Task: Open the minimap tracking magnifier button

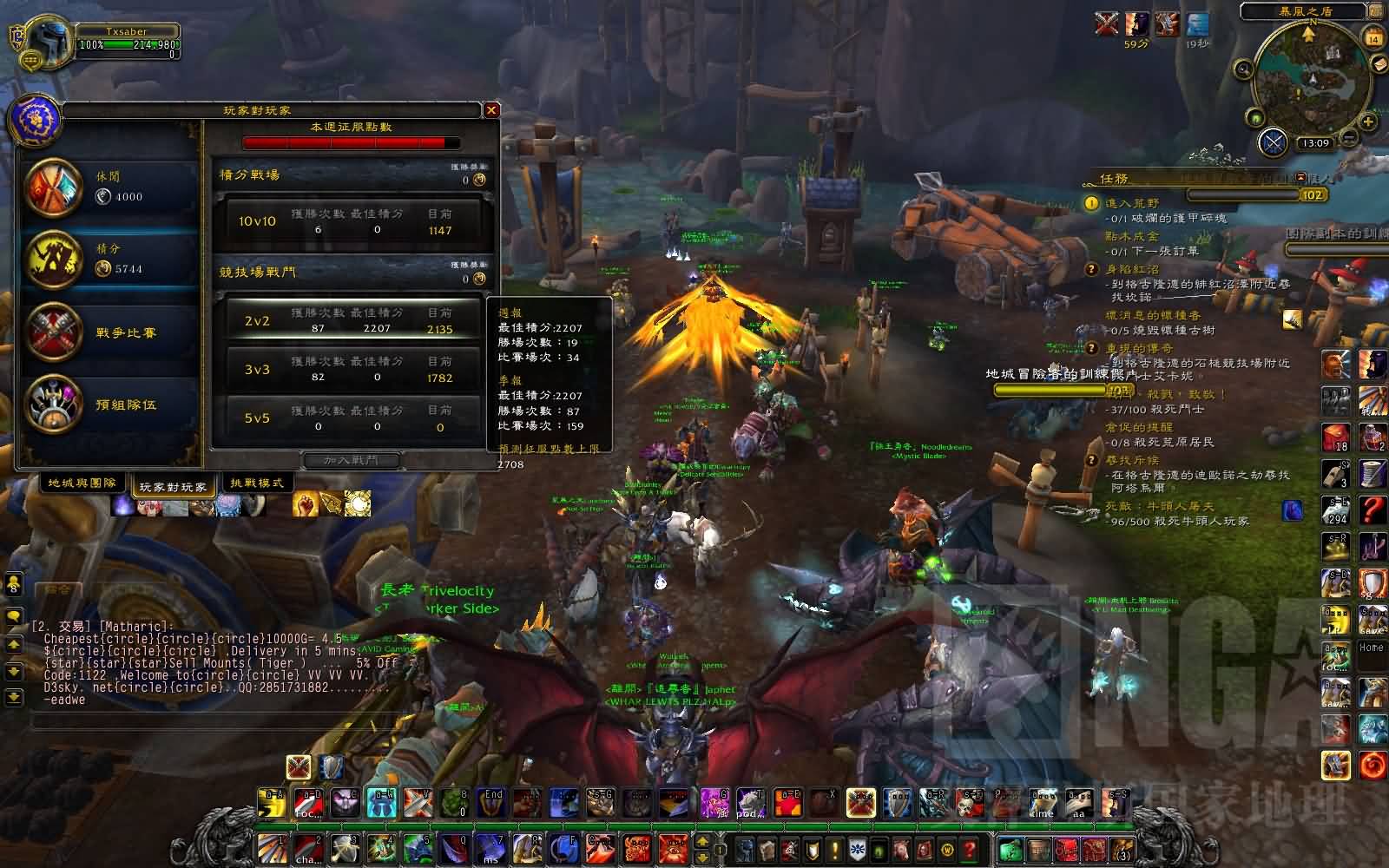Action: pyautogui.click(x=1243, y=69)
